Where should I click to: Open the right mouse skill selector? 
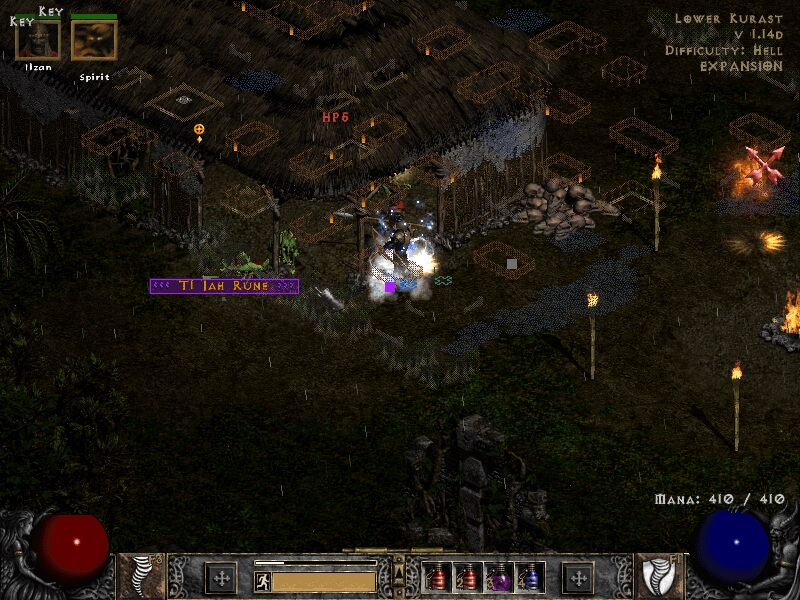(x=578, y=578)
